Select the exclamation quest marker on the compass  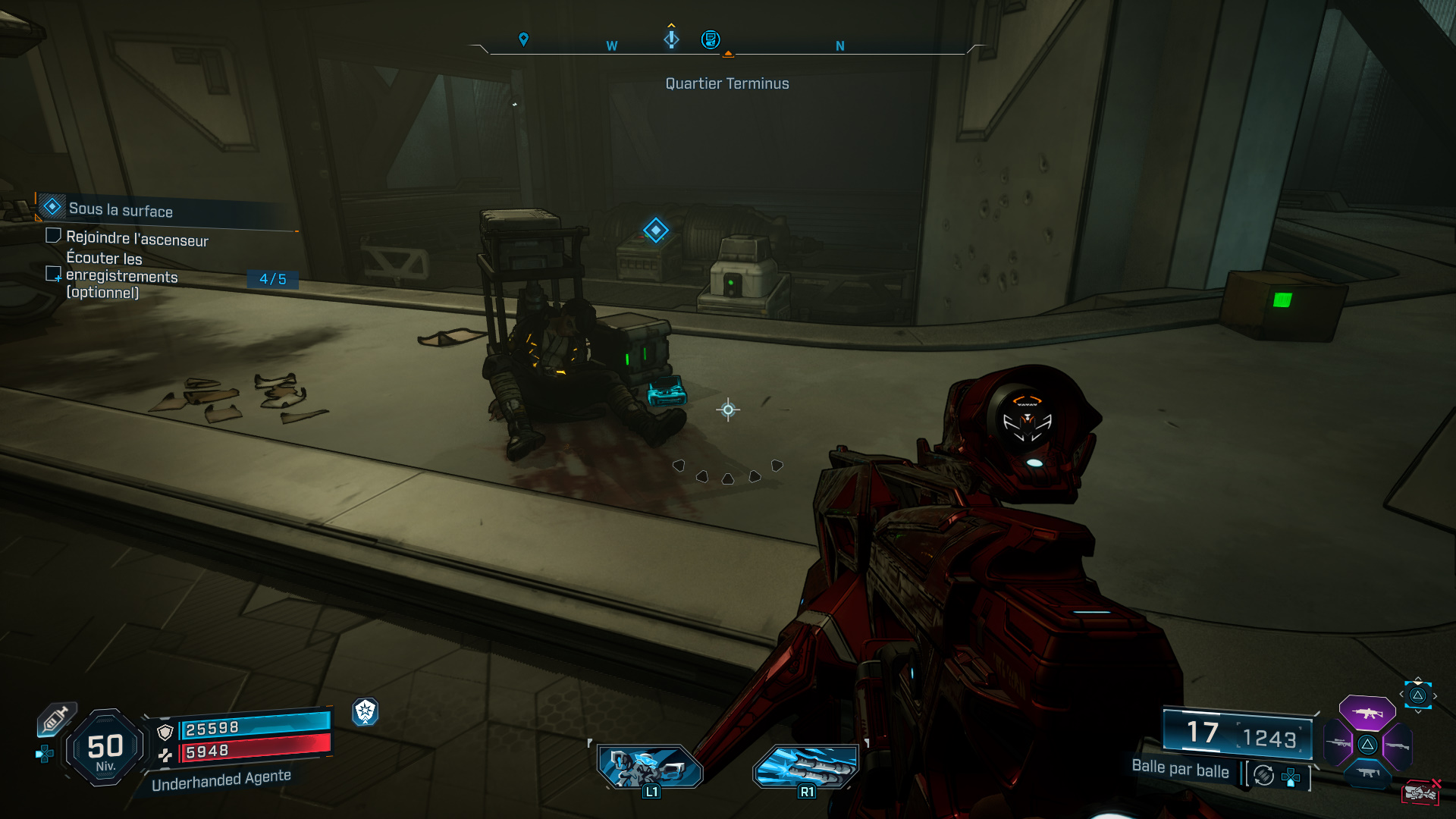tap(671, 38)
